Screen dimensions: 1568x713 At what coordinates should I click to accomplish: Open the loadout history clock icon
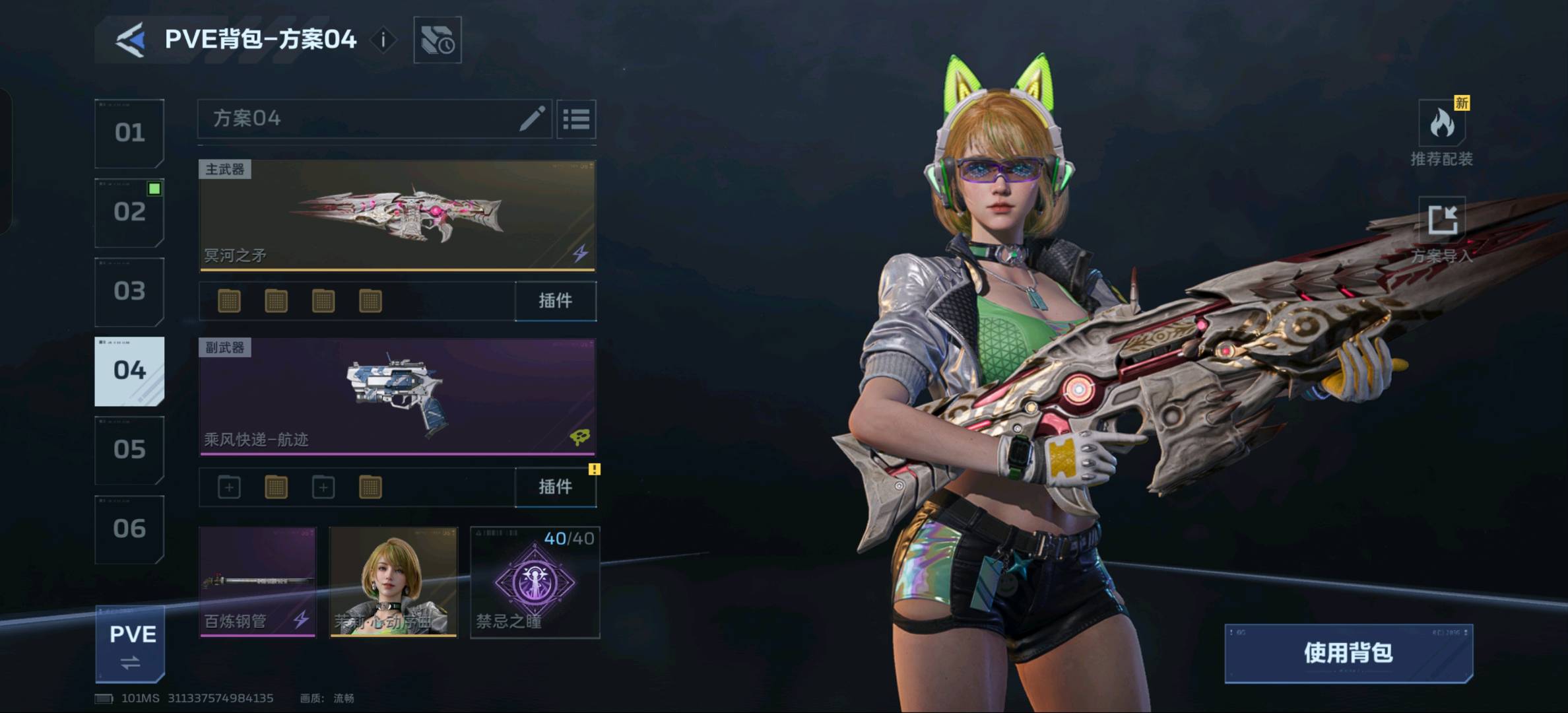(x=437, y=40)
